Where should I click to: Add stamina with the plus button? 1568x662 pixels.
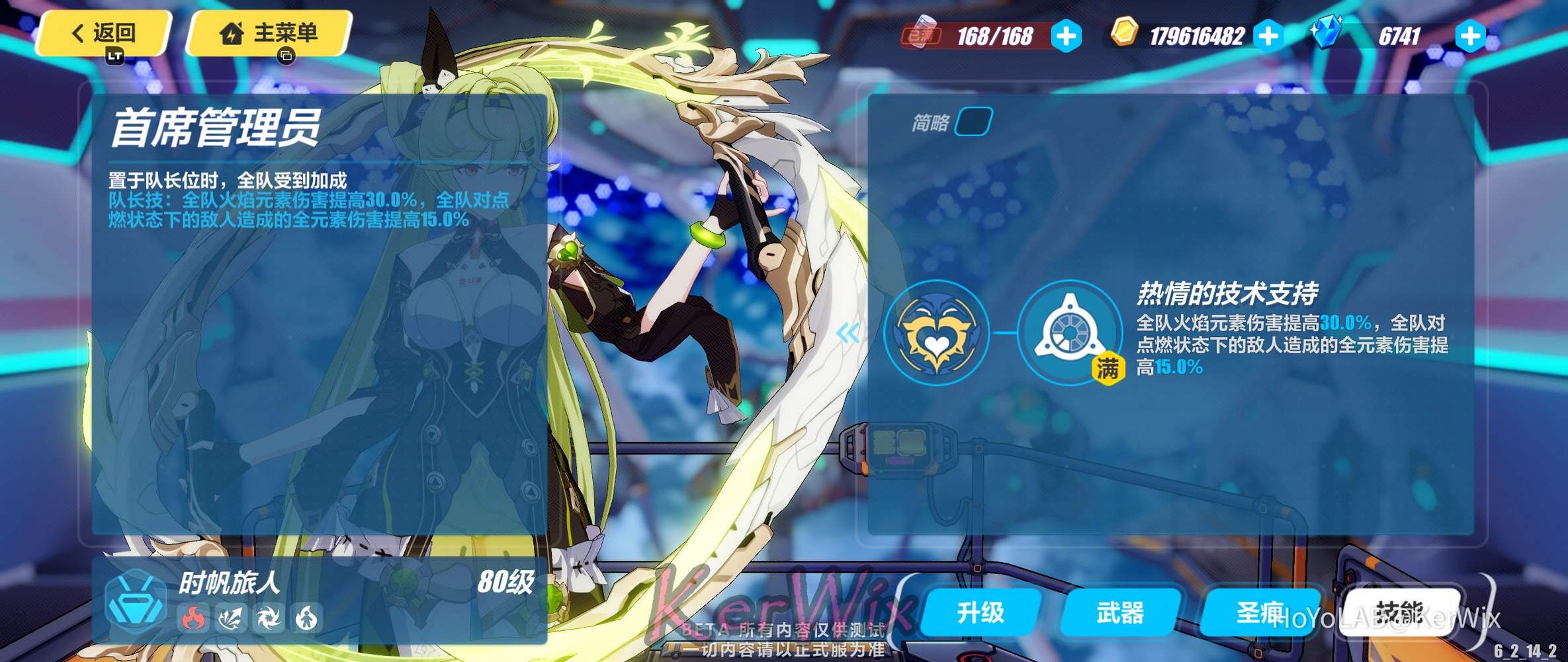pyautogui.click(x=1066, y=36)
